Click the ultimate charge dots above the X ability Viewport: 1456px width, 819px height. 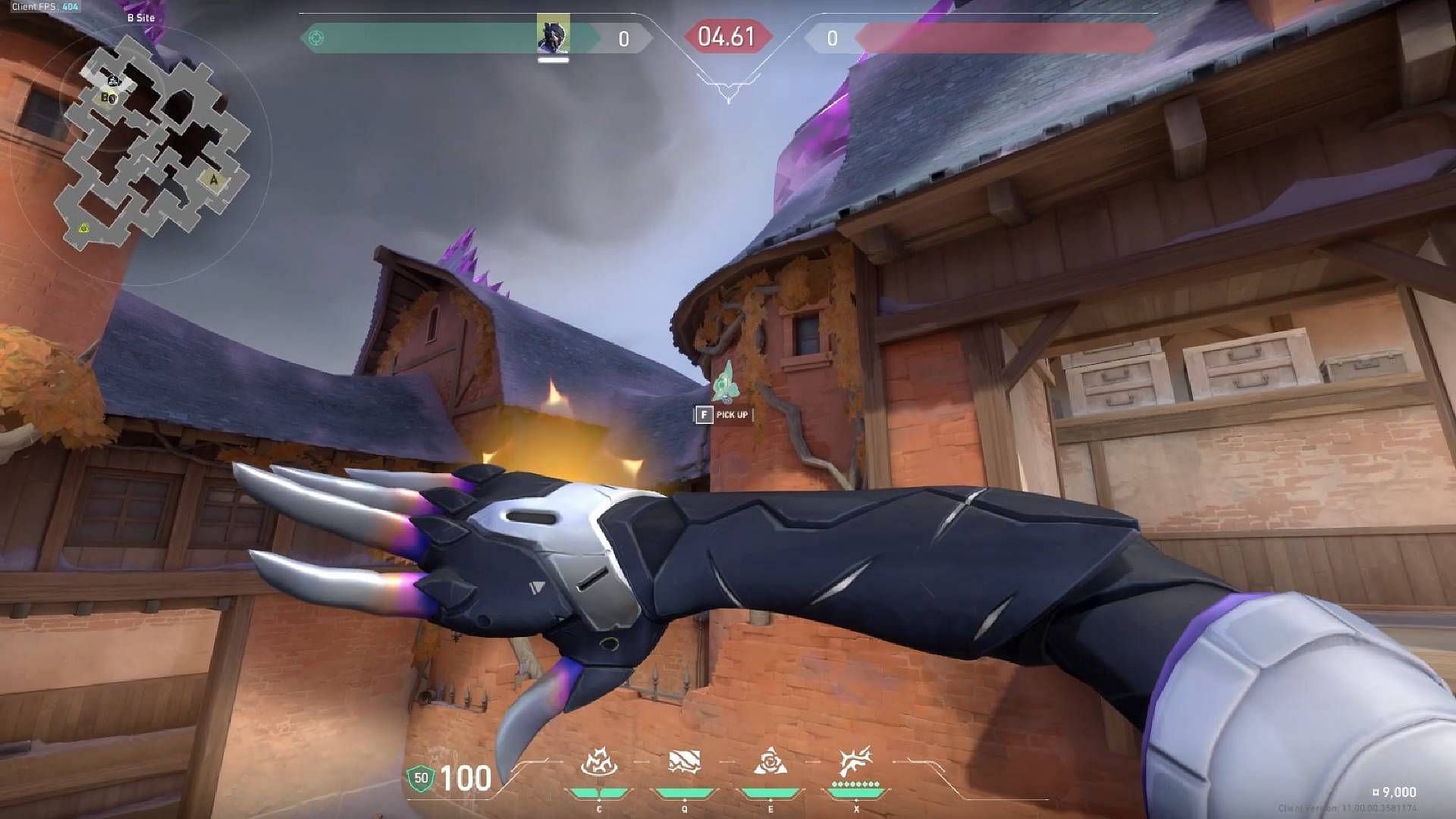(857, 785)
